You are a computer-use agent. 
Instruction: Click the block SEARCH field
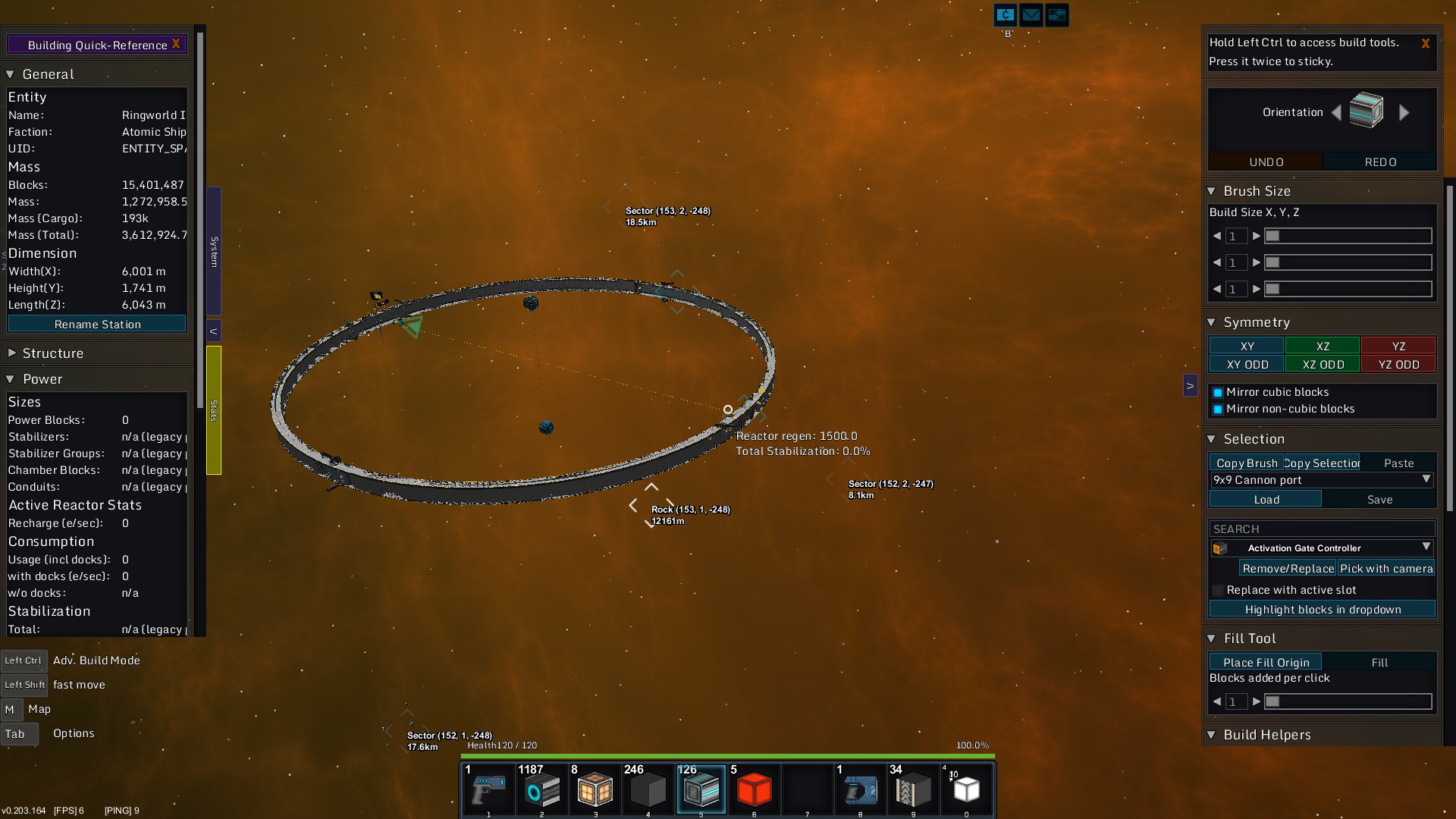tap(1321, 529)
